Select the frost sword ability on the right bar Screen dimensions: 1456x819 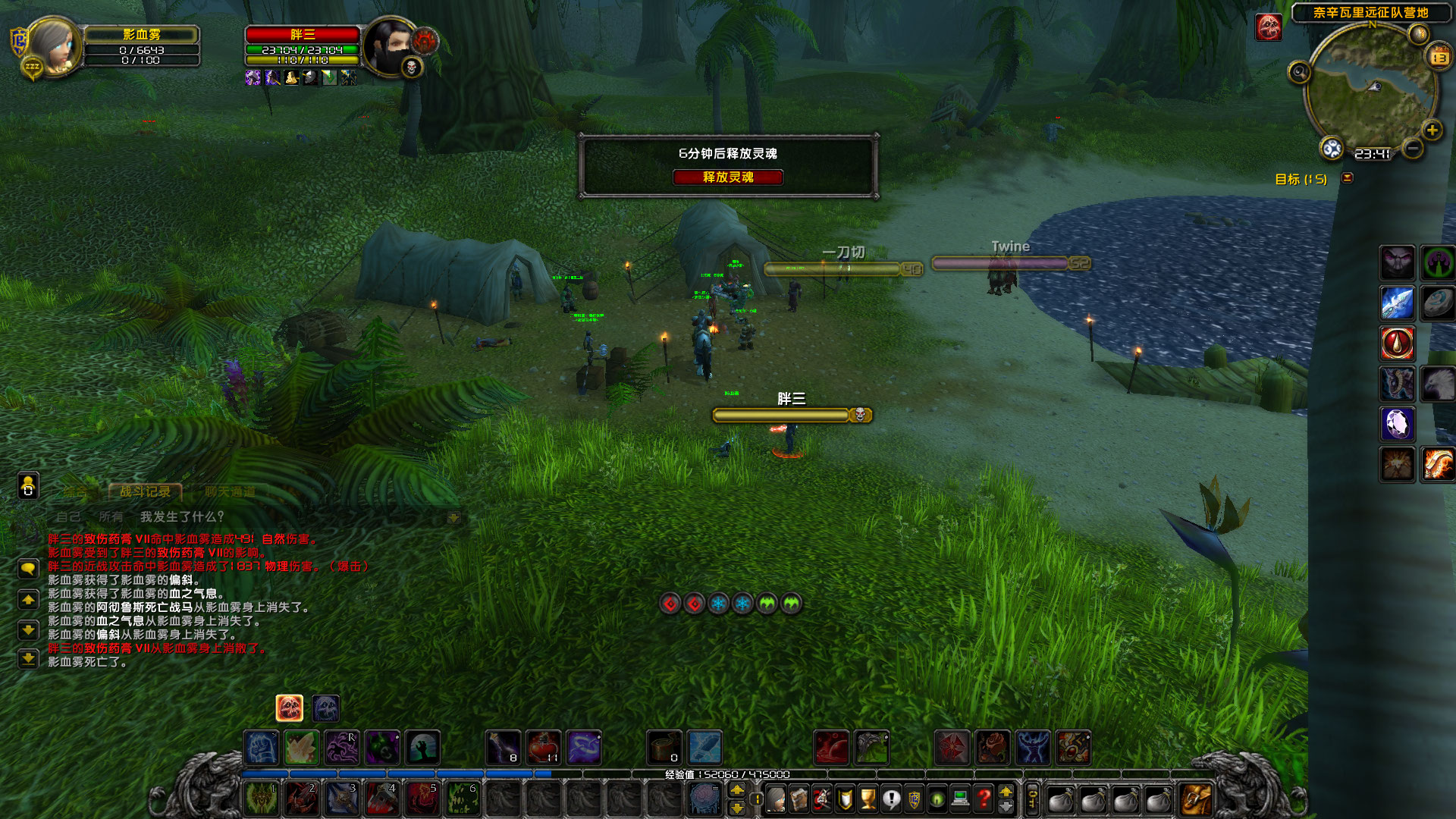tap(1398, 302)
